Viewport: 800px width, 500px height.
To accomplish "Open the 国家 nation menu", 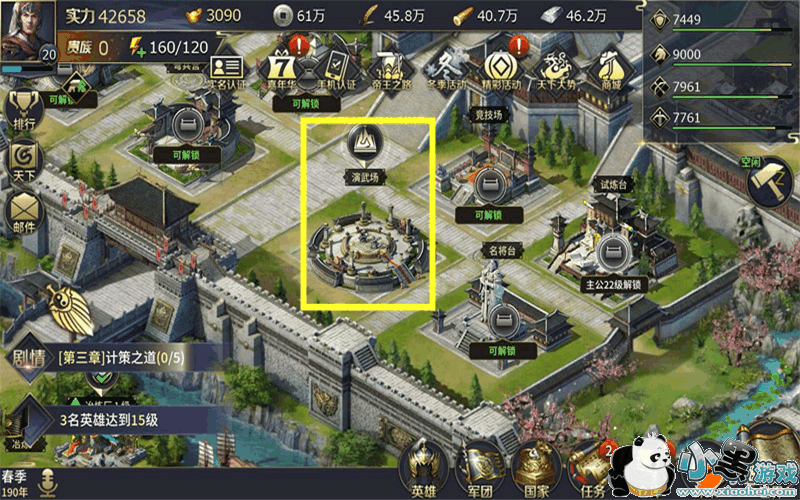I will [x=531, y=470].
